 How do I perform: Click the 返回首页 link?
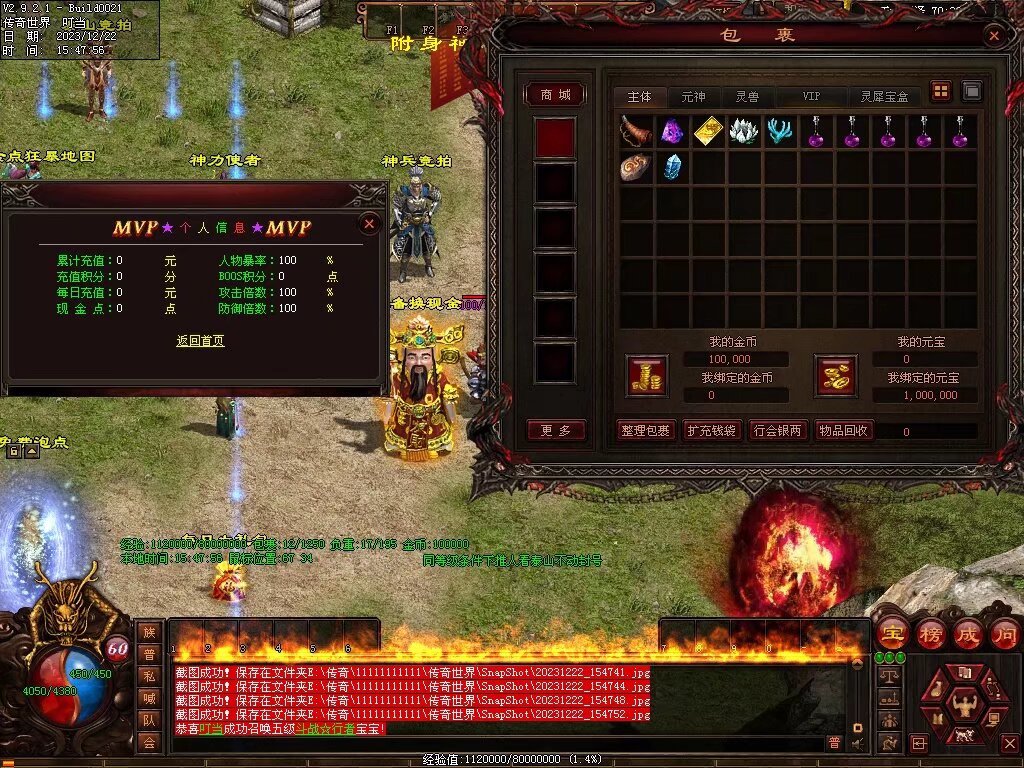click(x=200, y=341)
